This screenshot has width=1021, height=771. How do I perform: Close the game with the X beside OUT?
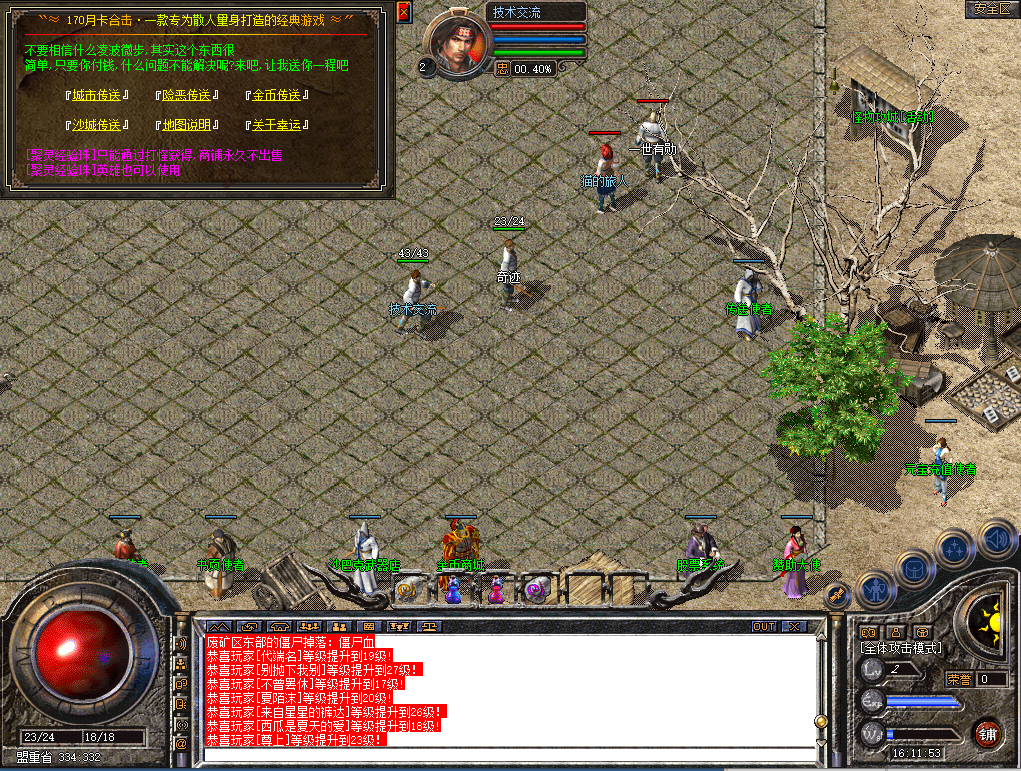click(794, 627)
